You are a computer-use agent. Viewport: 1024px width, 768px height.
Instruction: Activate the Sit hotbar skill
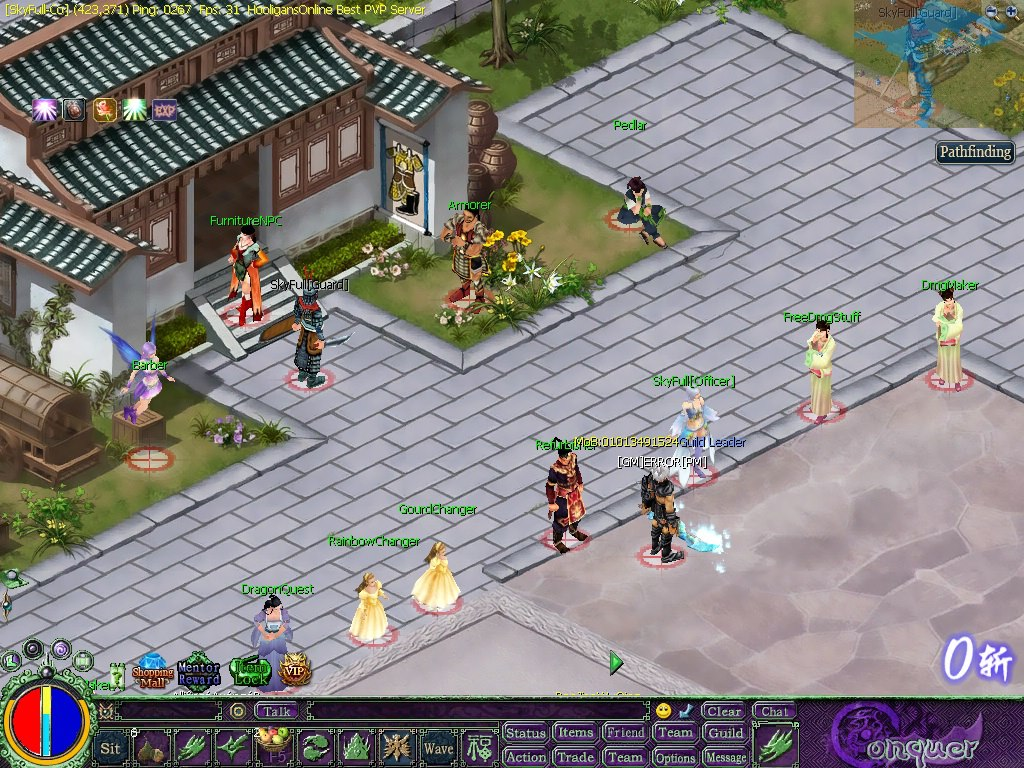tap(111, 747)
